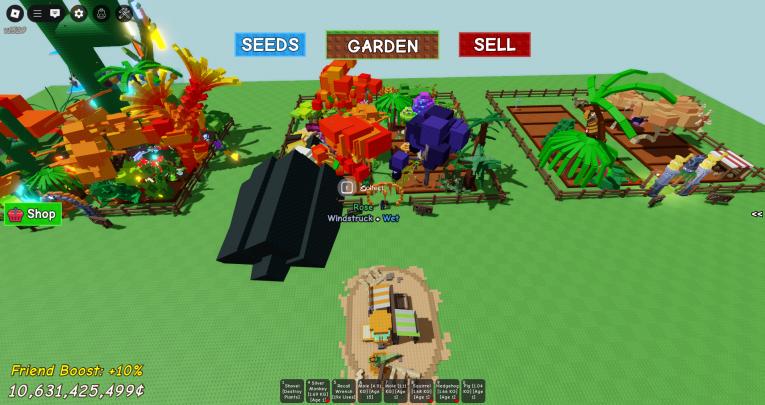Open settings with the gear icon

pyautogui.click(x=78, y=13)
